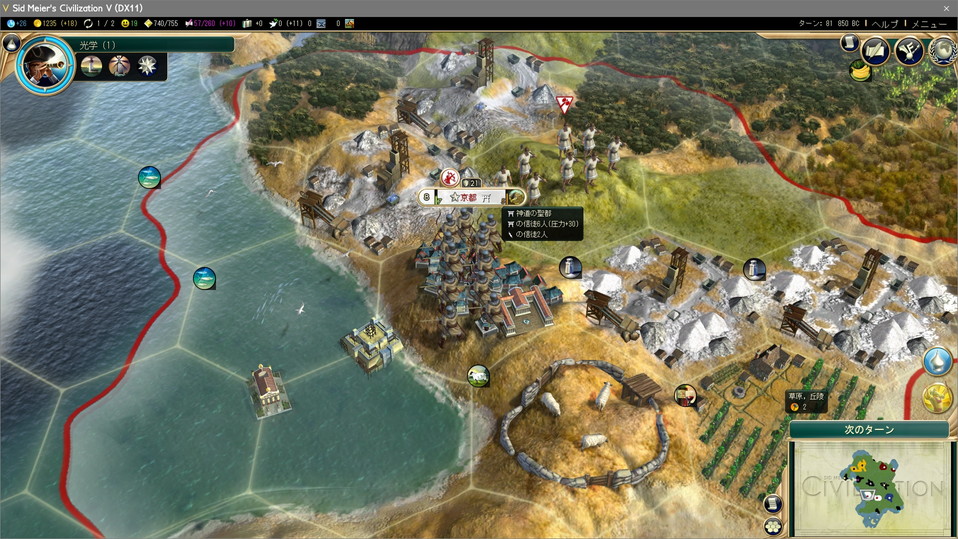Open the 光学 research panel

pyautogui.click(x=150, y=45)
